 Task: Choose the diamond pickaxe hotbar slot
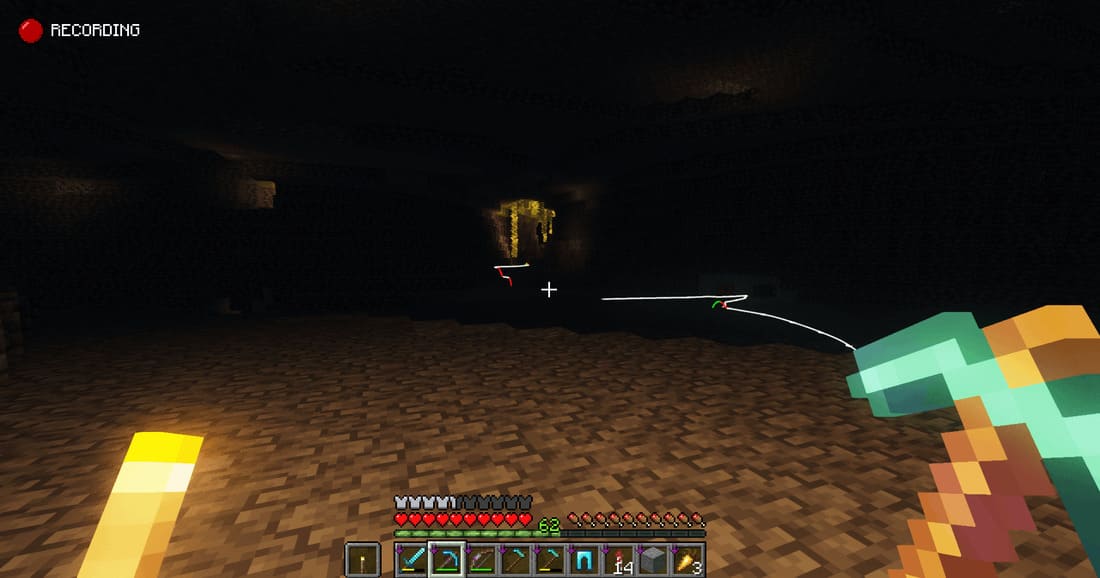[447, 560]
